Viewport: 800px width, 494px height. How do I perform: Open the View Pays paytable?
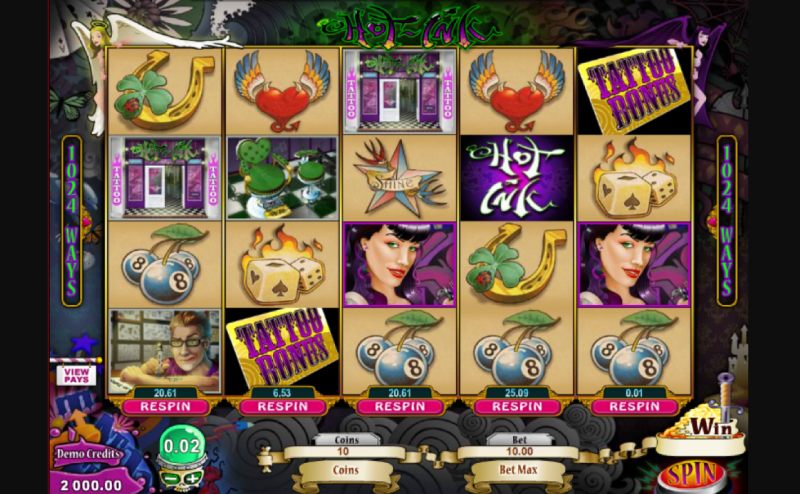pos(77,375)
